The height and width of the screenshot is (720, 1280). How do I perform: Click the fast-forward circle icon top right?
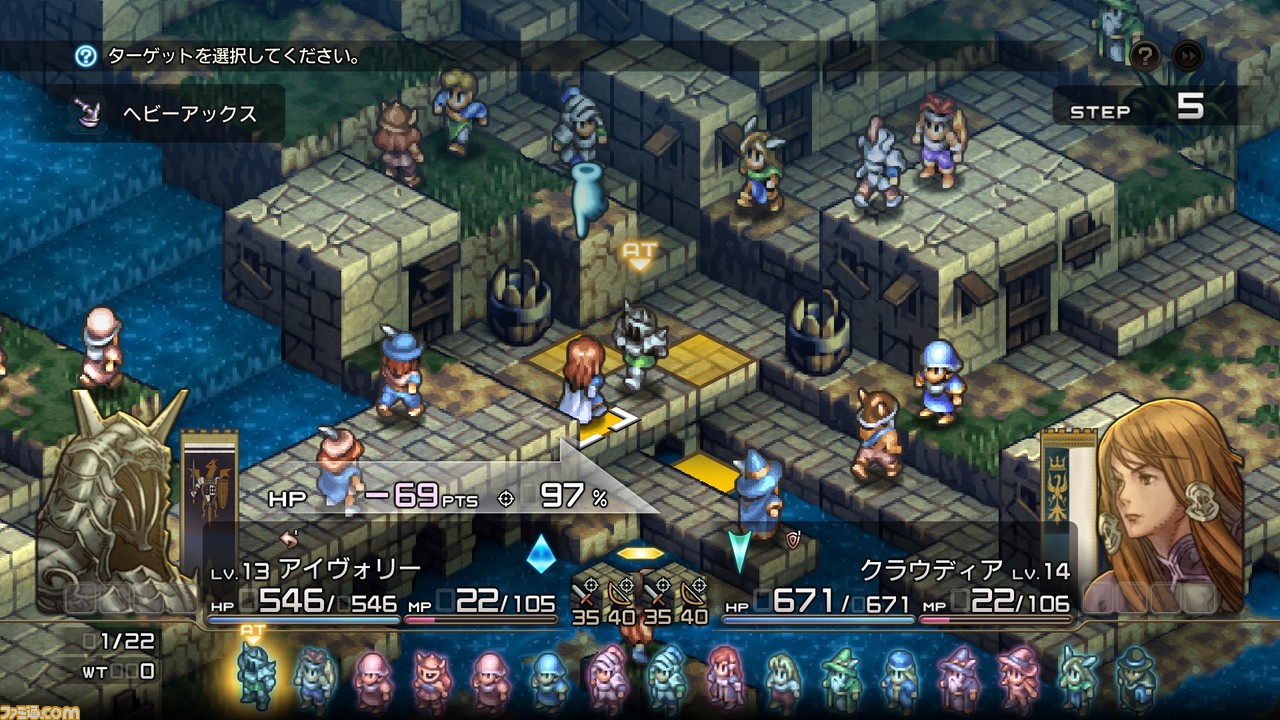click(x=1188, y=56)
